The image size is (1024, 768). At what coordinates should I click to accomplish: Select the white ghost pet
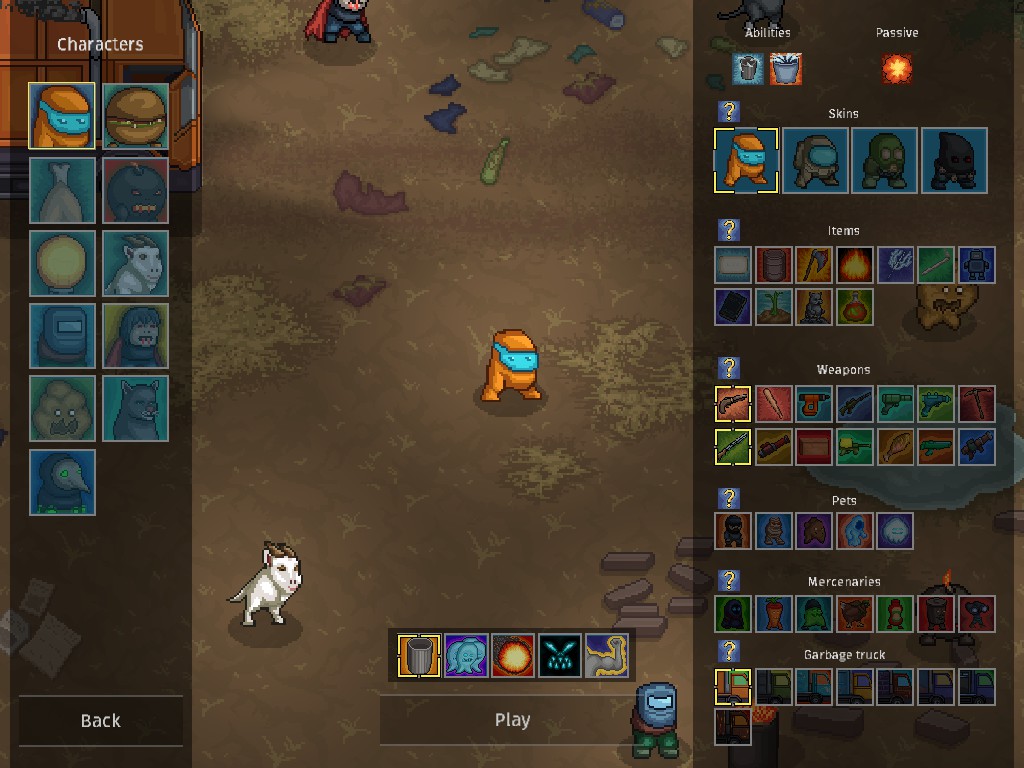[895, 531]
